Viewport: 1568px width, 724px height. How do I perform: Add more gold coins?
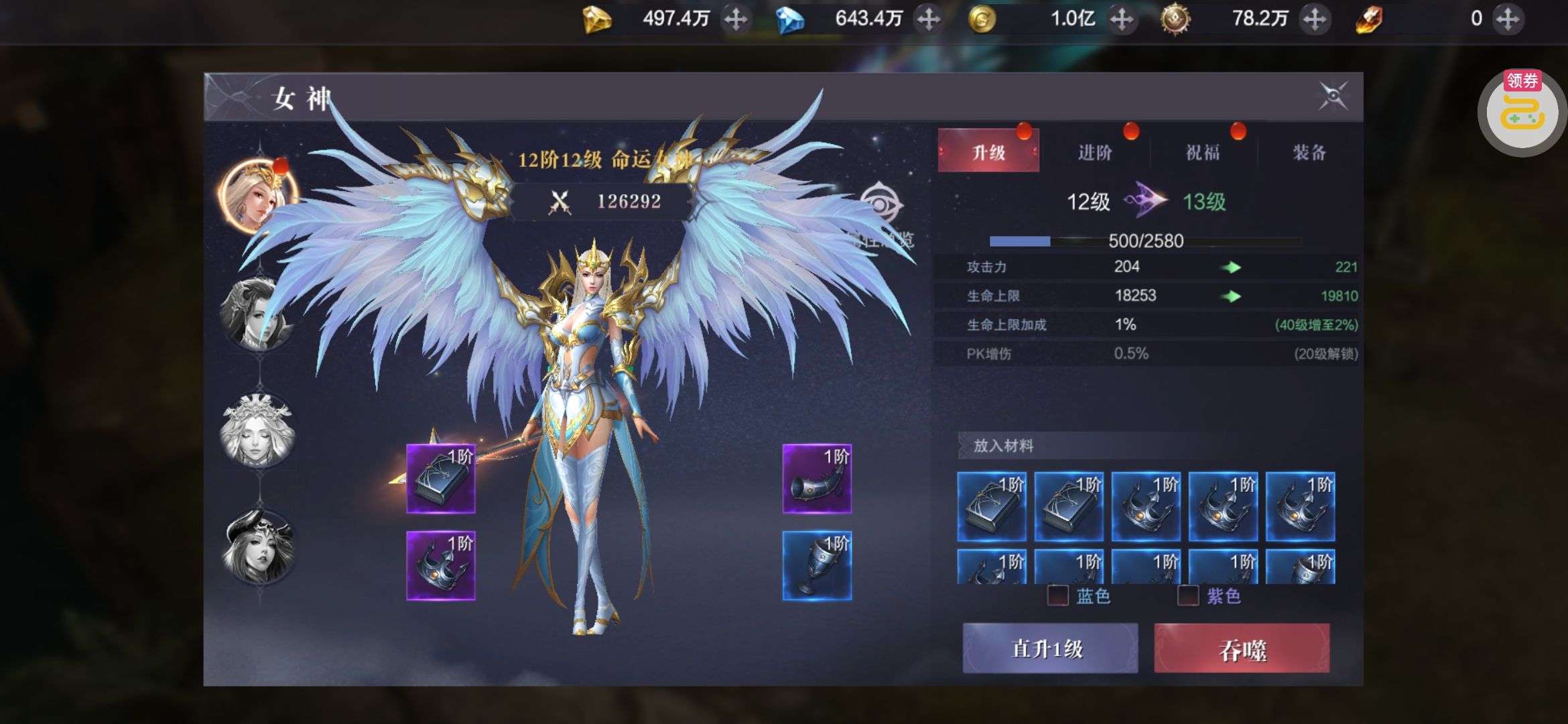click(x=1121, y=19)
